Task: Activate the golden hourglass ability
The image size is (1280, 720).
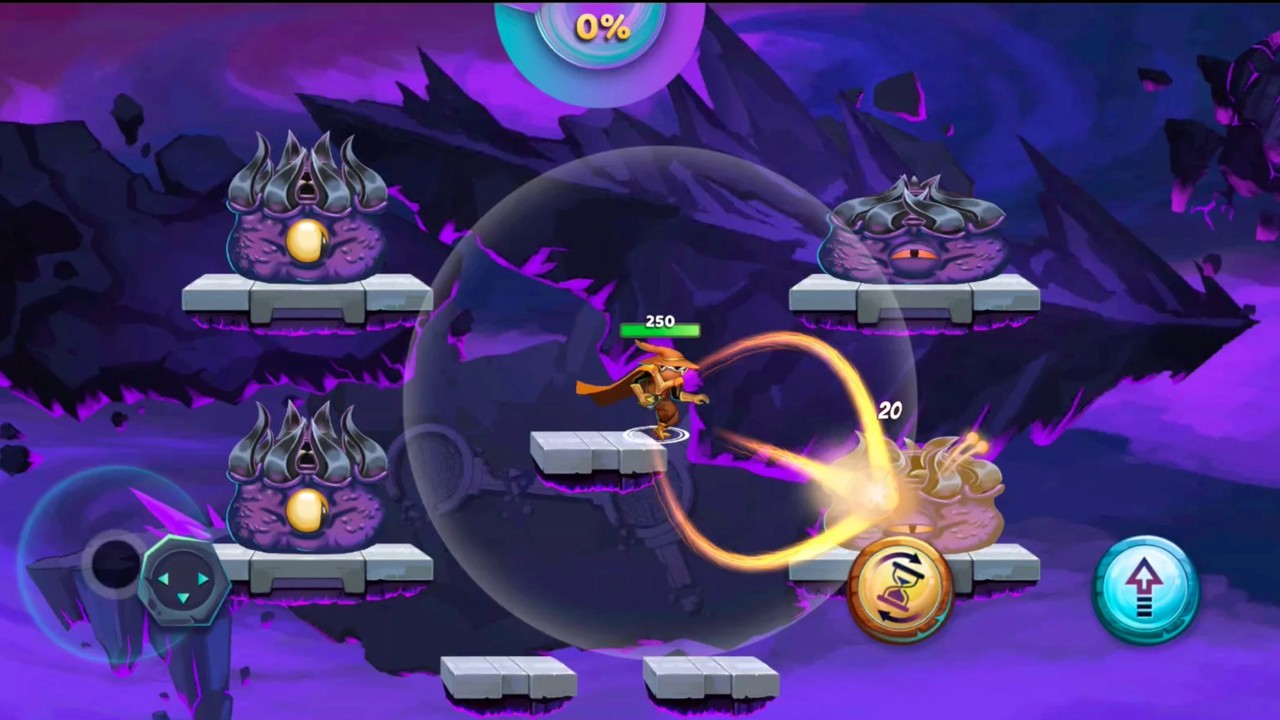Action: [899, 589]
